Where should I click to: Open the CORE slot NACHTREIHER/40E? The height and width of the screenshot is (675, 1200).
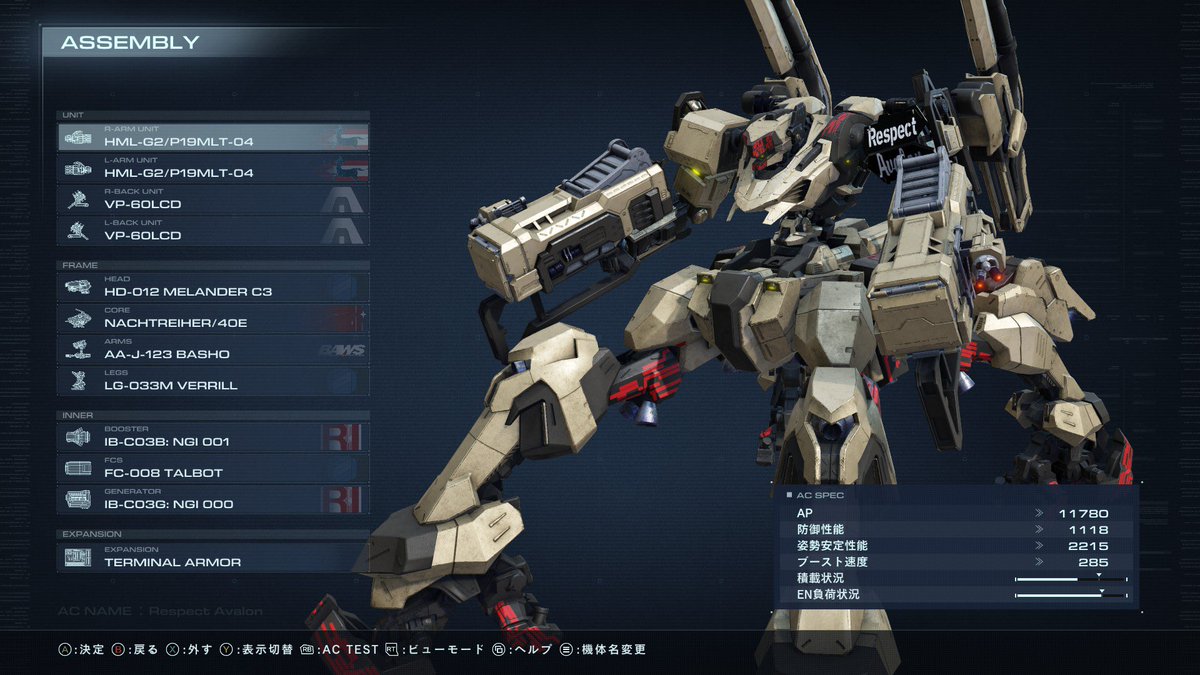pos(213,318)
